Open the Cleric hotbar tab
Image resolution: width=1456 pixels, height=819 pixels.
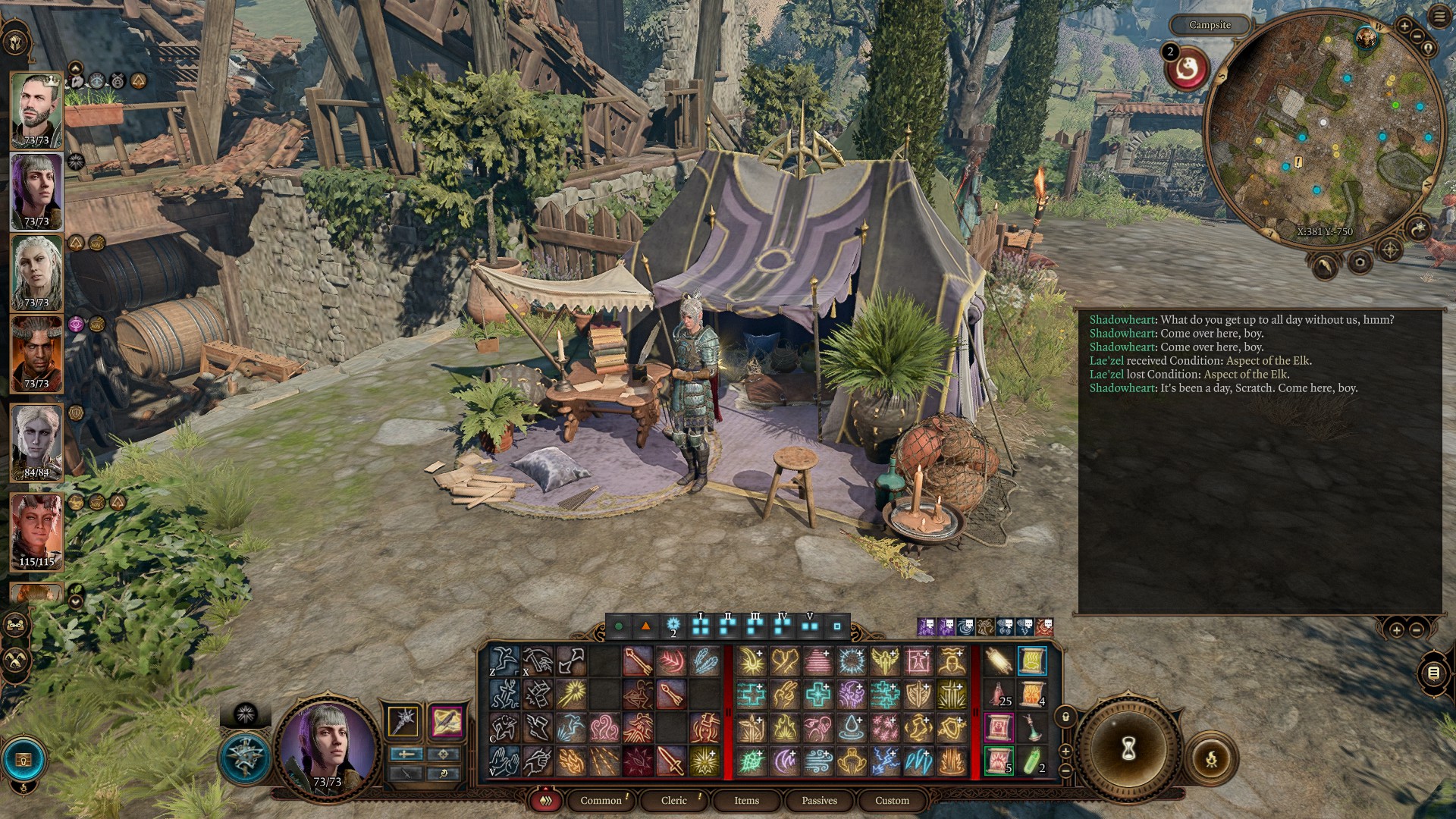673,800
